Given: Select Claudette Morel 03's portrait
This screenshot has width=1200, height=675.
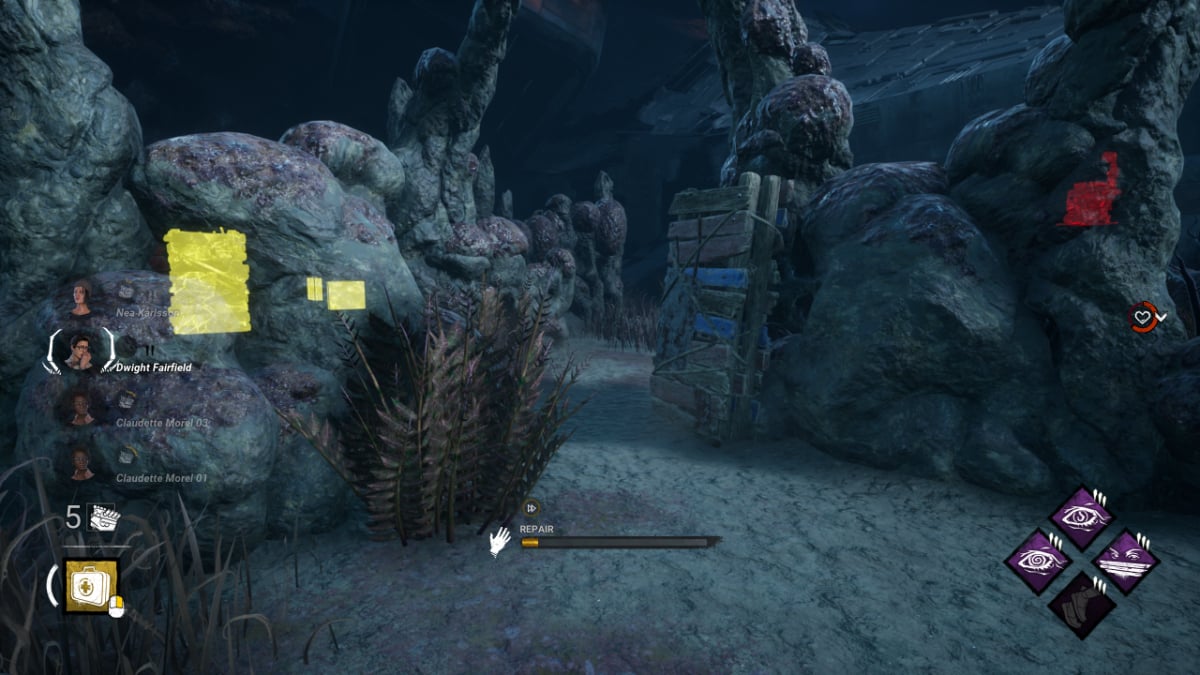Looking at the screenshot, I should [x=79, y=406].
